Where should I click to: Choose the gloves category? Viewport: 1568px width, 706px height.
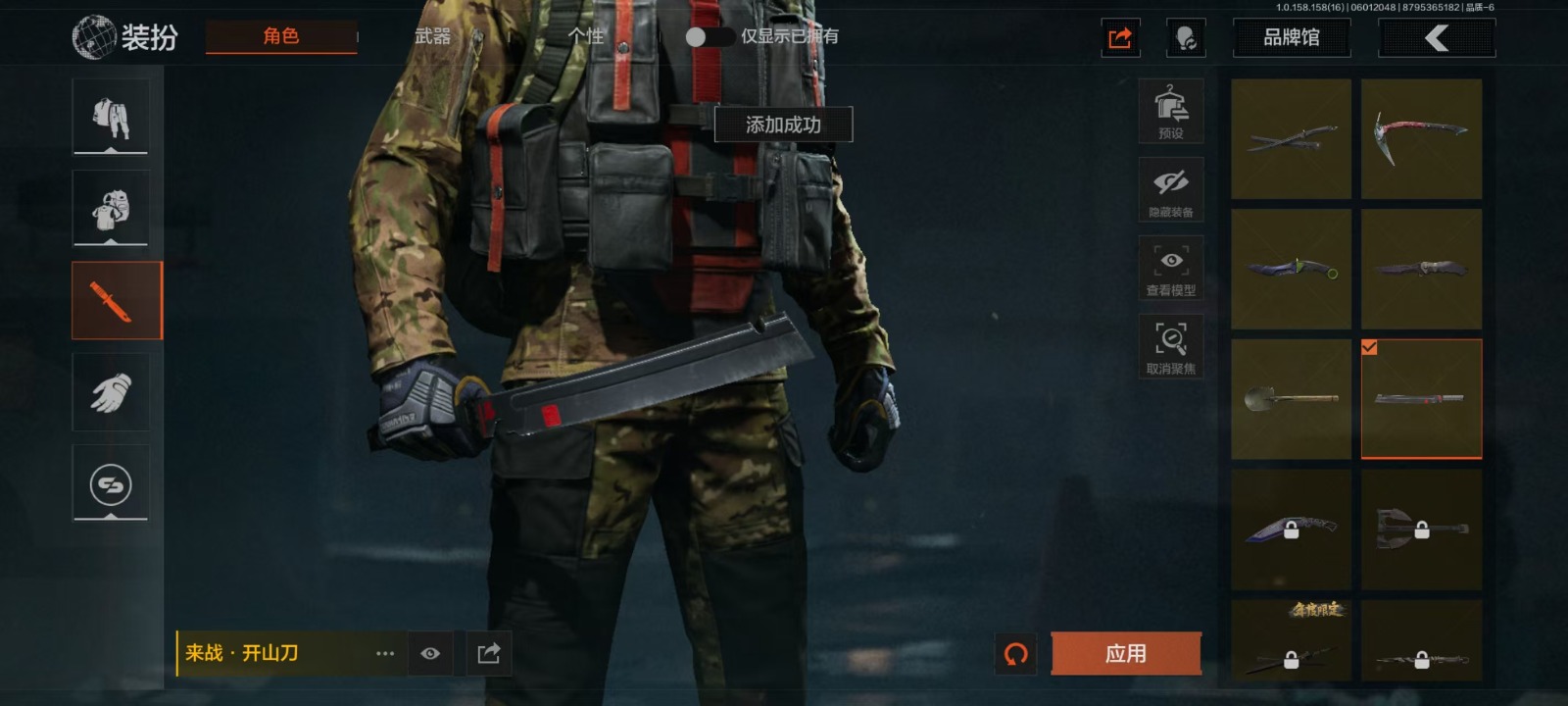pos(111,393)
